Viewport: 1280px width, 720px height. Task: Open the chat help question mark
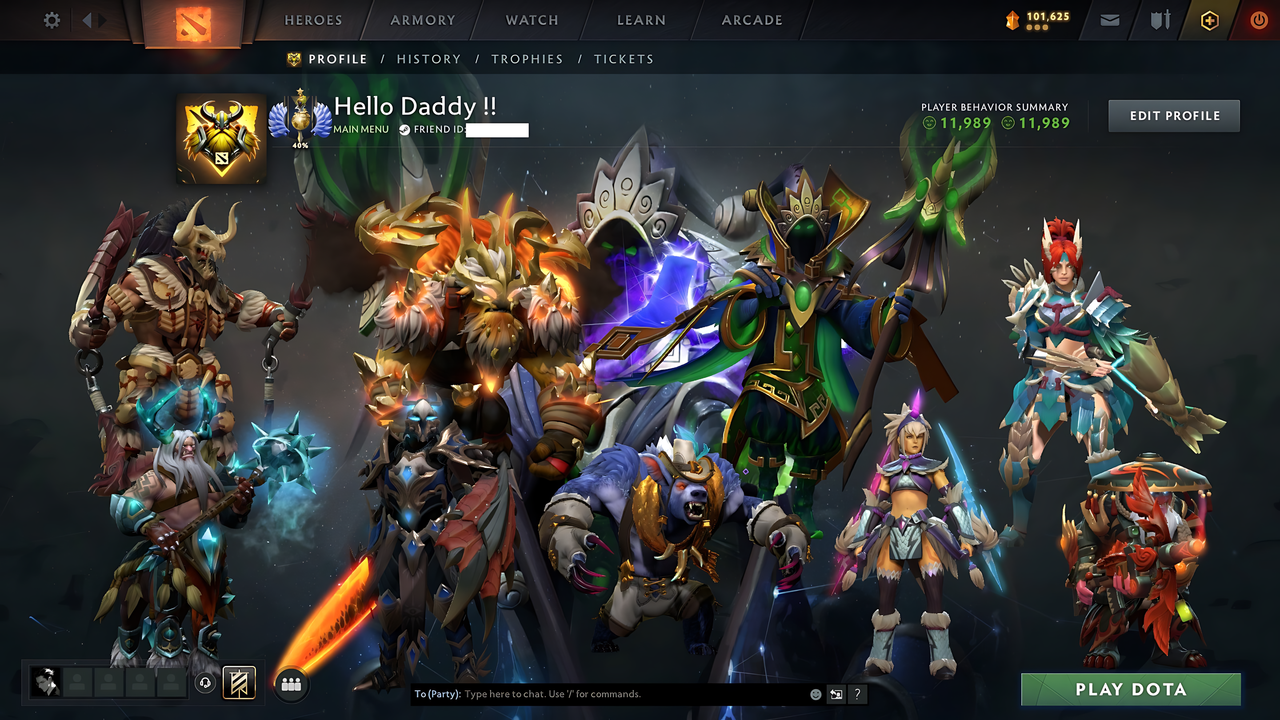tap(857, 693)
